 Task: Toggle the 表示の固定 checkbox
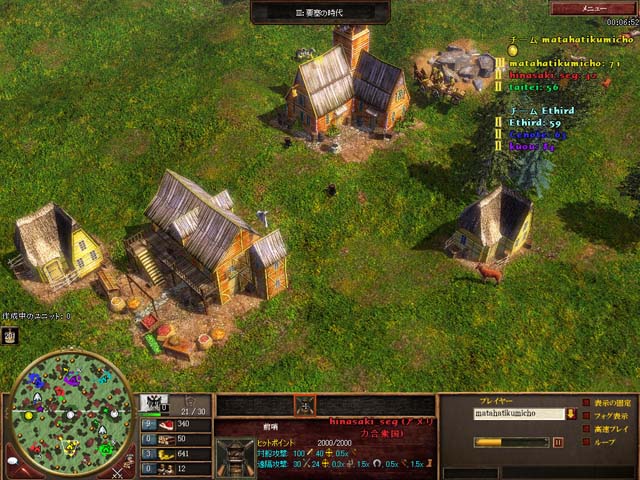(x=585, y=403)
